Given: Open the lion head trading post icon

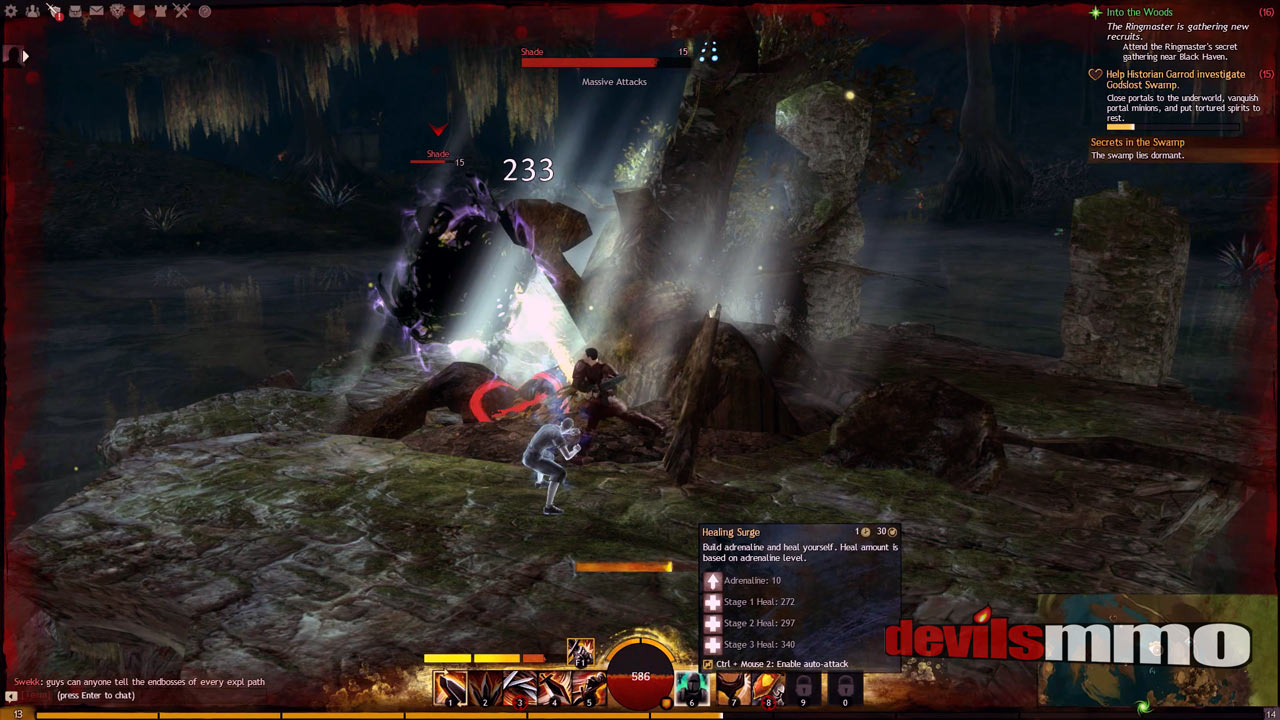Looking at the screenshot, I should point(117,11).
